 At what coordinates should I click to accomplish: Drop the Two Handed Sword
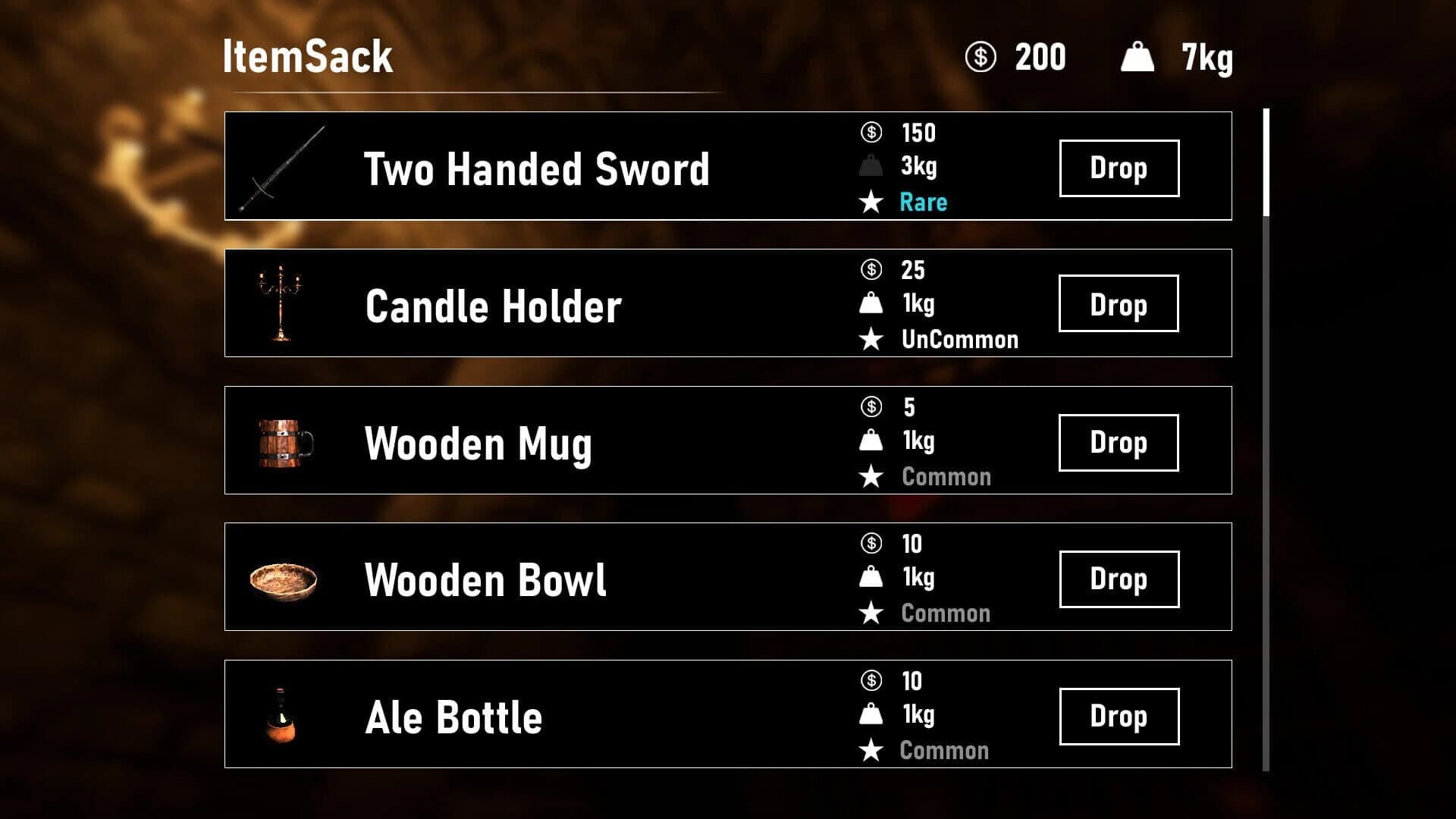pyautogui.click(x=1119, y=168)
